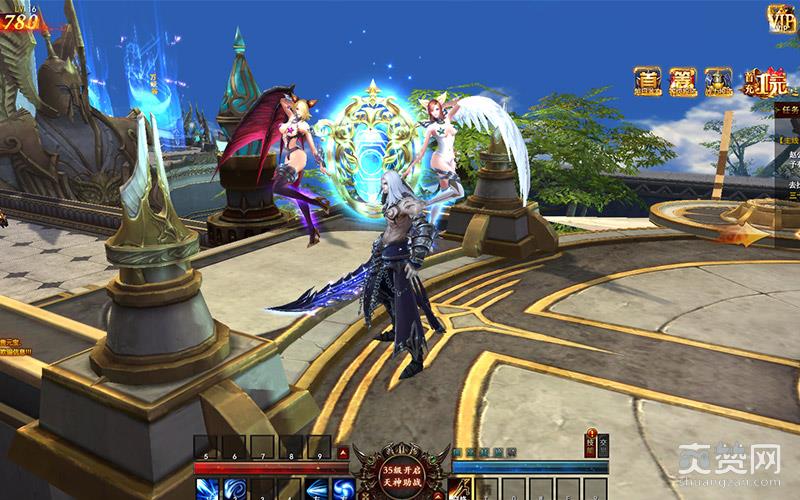Open the 首 daily reward icon
This screenshot has width=800, height=500.
point(647,81)
